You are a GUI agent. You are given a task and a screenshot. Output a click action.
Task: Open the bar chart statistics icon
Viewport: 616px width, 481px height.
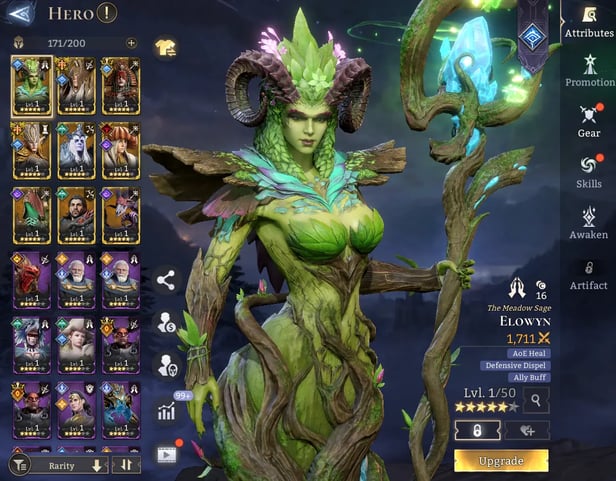coord(166,409)
